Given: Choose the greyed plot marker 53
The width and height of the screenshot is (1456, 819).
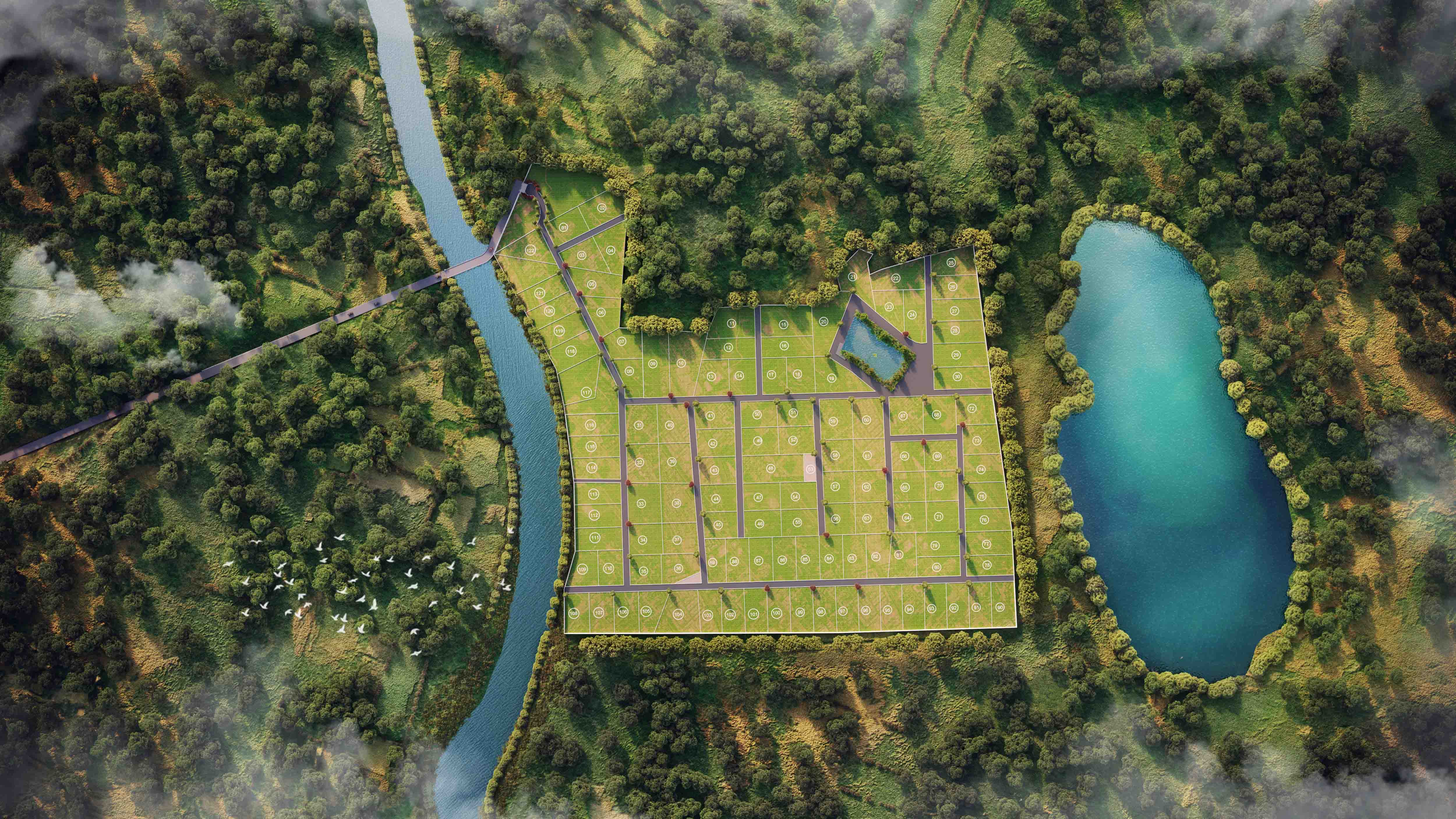Looking at the screenshot, I should pyautogui.click(x=810, y=468).
